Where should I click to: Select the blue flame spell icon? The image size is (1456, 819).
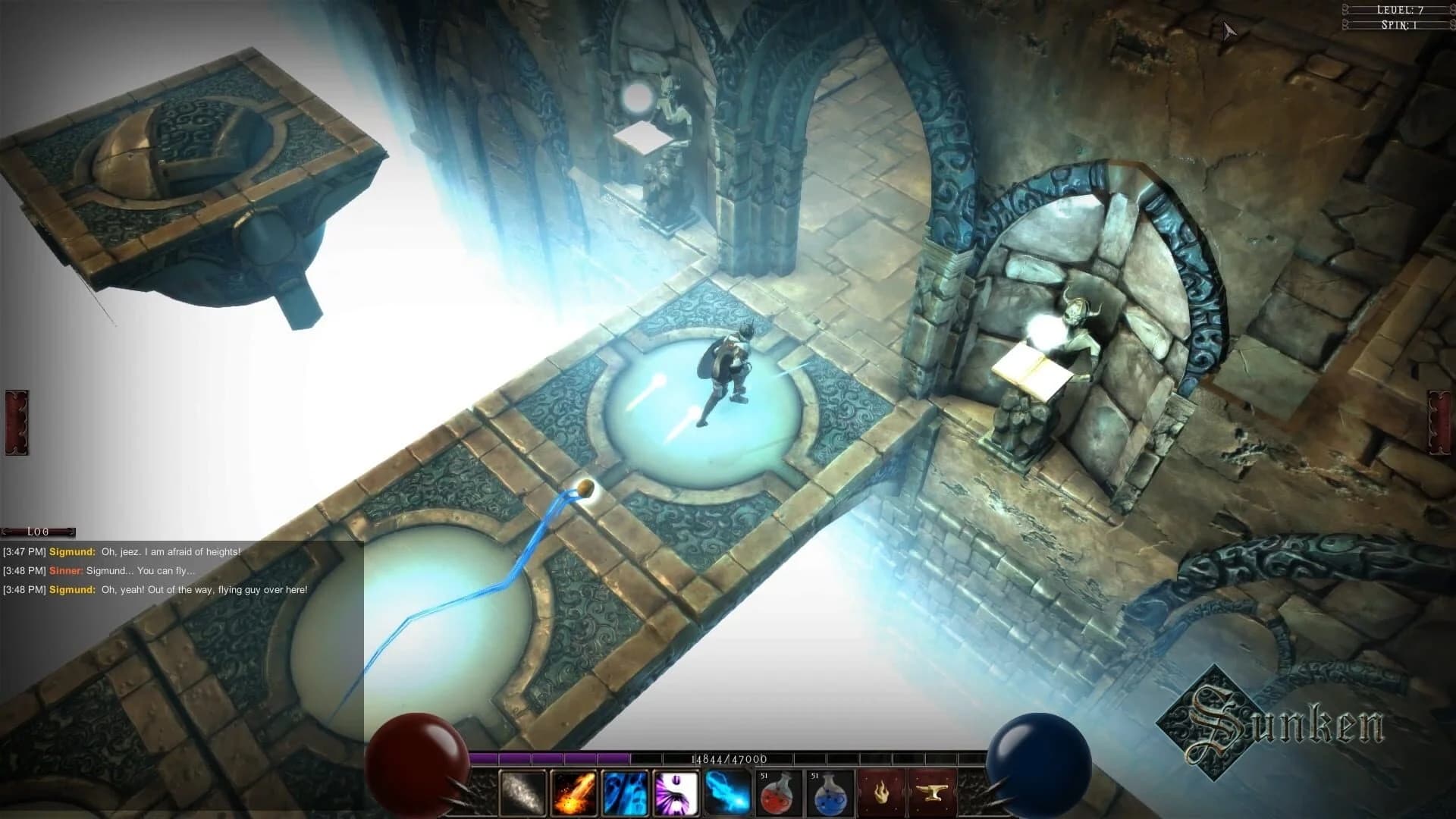tap(726, 792)
